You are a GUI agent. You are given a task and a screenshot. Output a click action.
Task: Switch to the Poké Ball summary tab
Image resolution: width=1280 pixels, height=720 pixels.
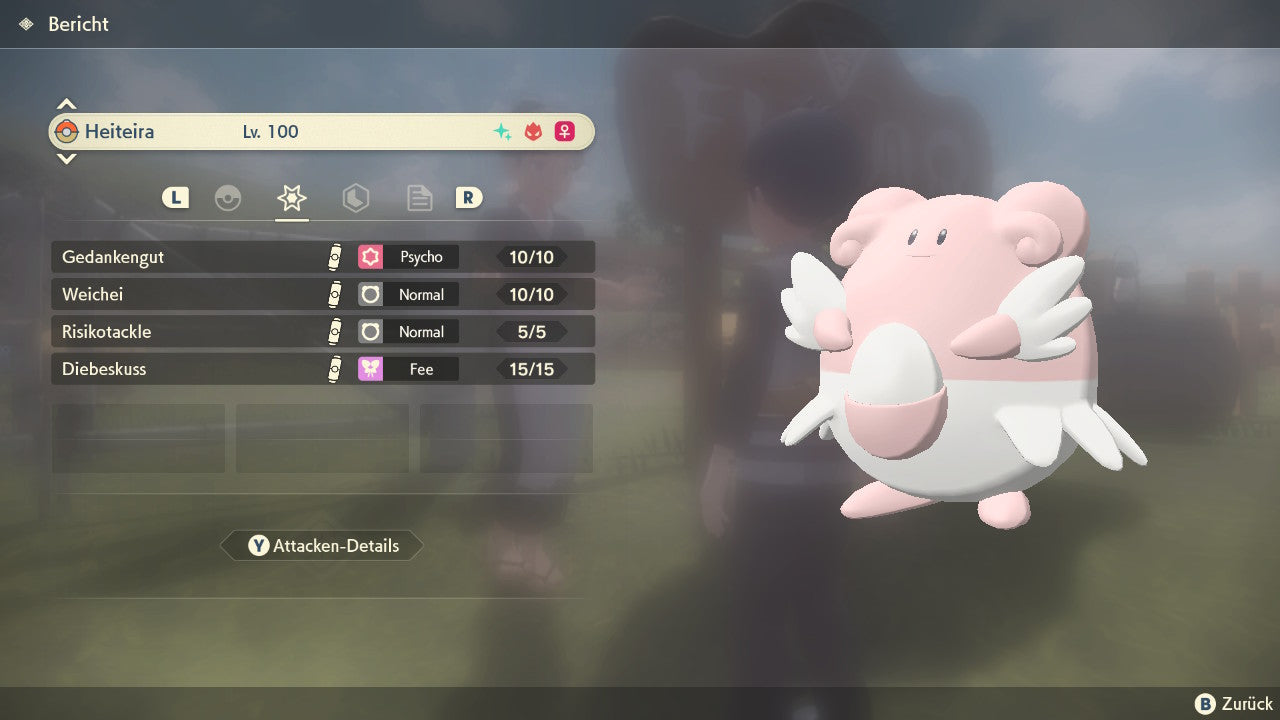coord(228,198)
